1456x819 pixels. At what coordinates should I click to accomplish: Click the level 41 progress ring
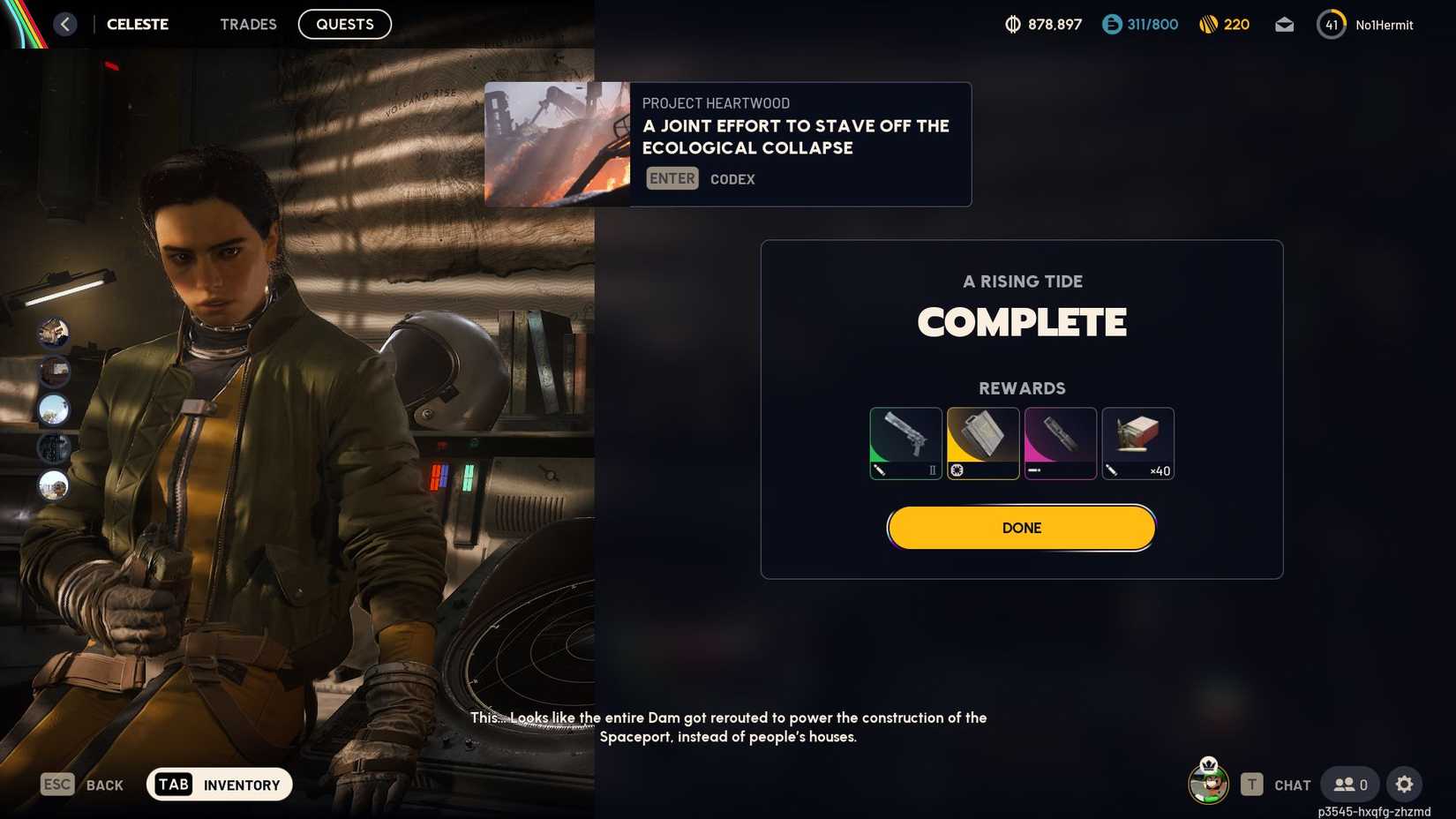(x=1331, y=25)
